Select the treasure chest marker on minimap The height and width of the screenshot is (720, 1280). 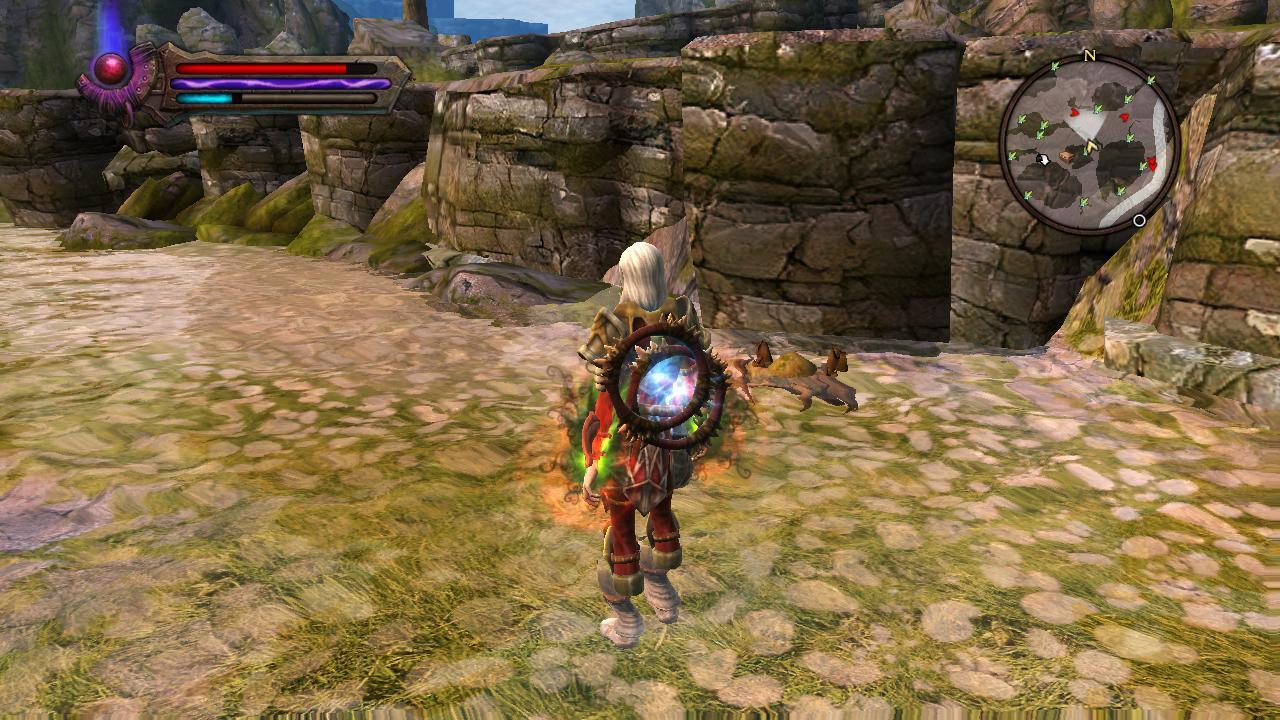(1068, 156)
